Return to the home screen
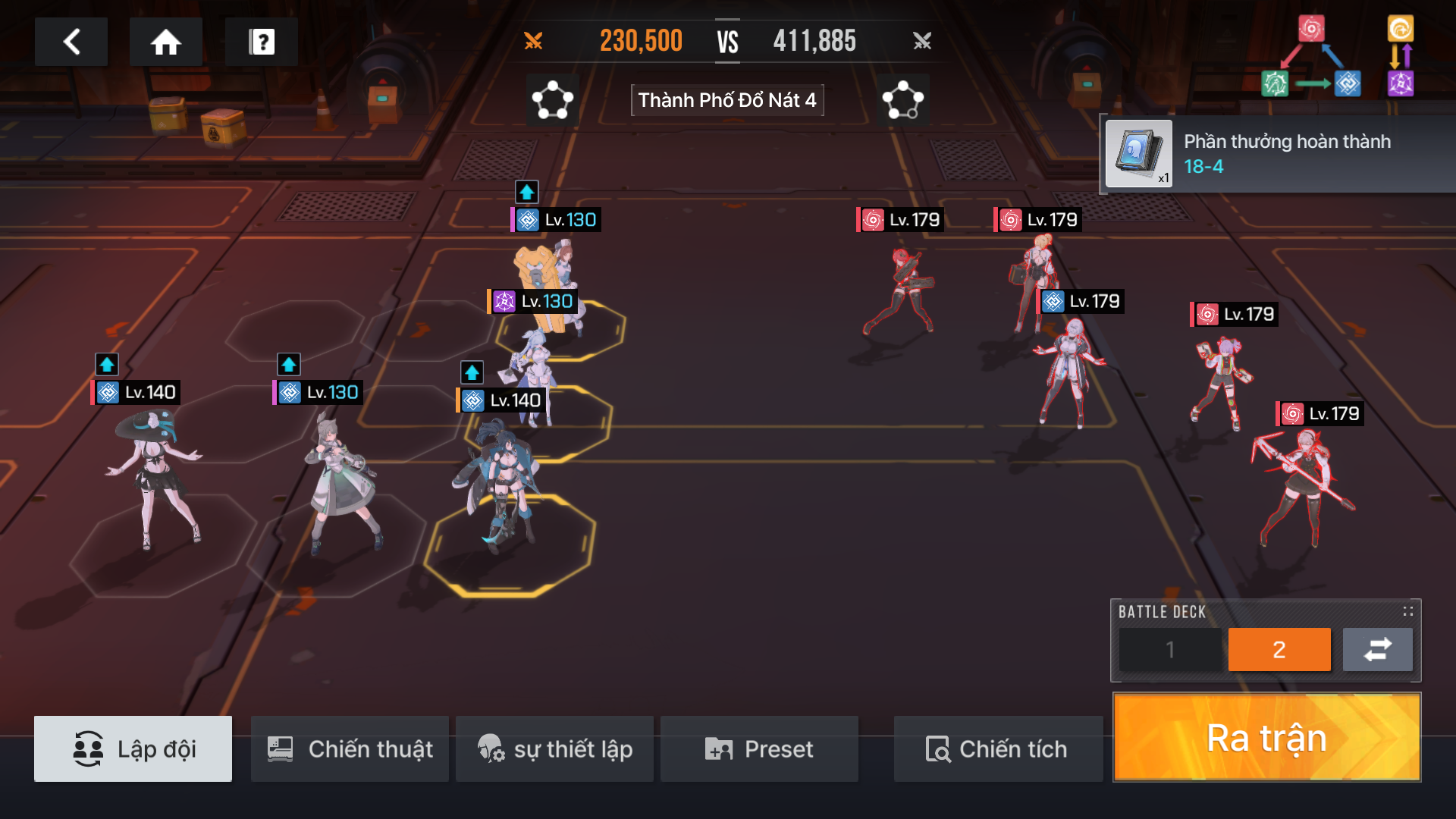1456x819 pixels. (165, 42)
